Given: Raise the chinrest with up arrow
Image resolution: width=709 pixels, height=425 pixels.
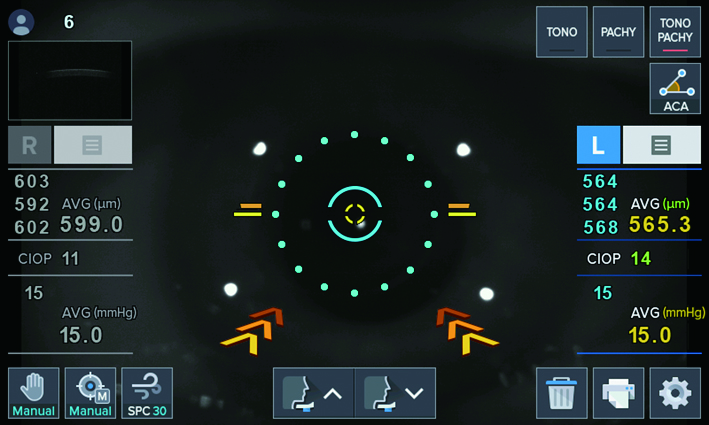Looking at the screenshot, I should coord(313,393).
